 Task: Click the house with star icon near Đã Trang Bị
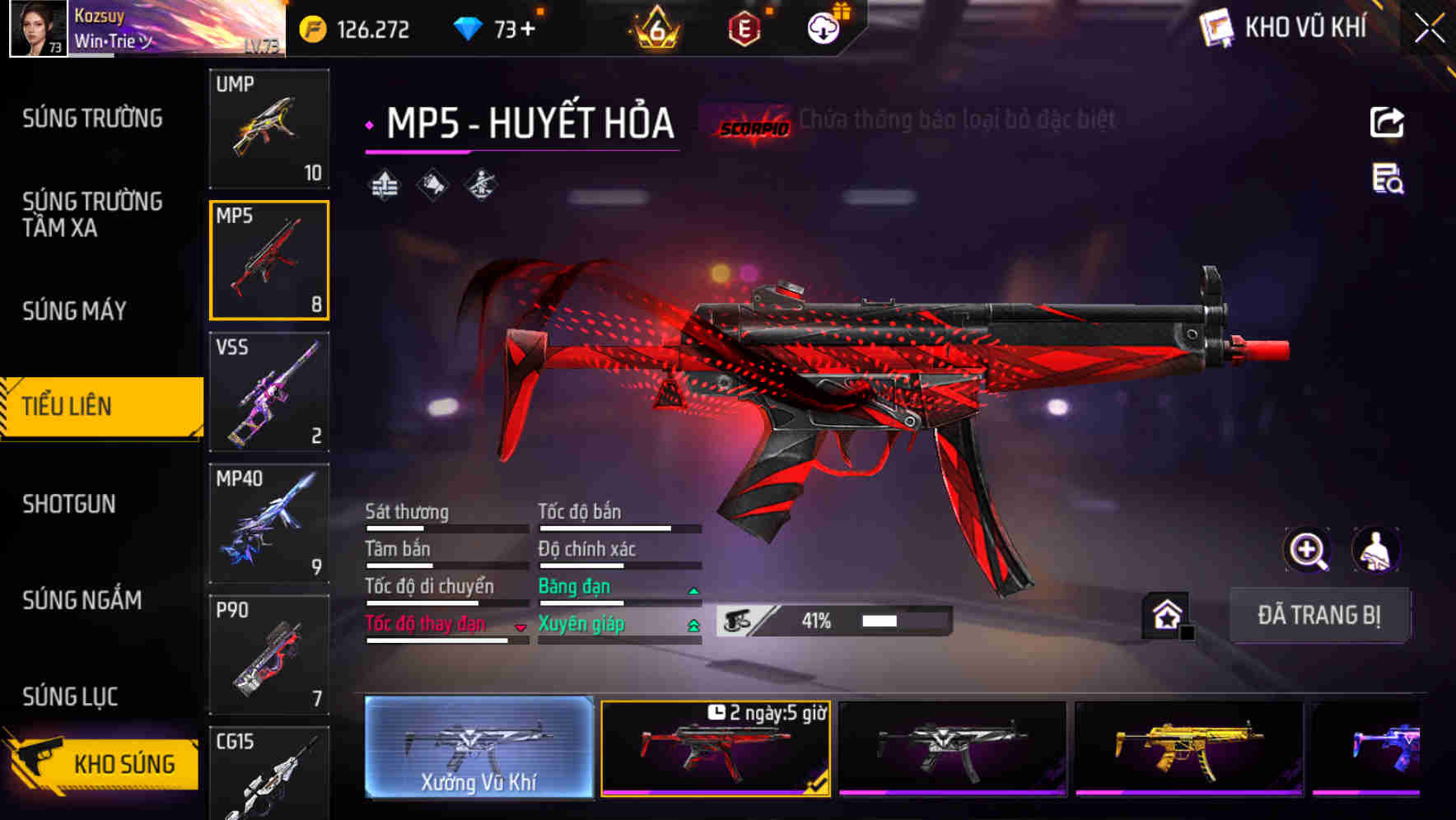coord(1165,616)
